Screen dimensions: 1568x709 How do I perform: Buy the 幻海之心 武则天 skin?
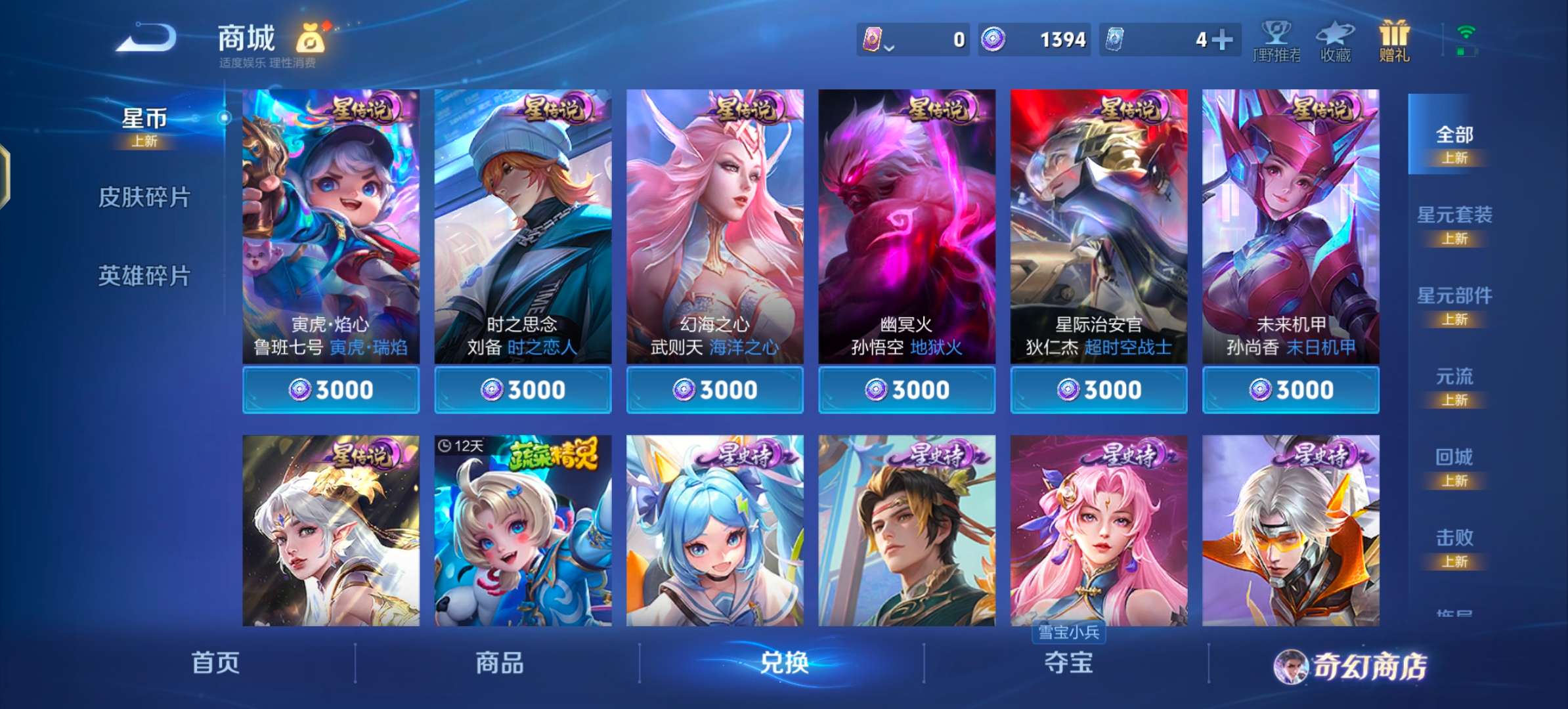[714, 389]
